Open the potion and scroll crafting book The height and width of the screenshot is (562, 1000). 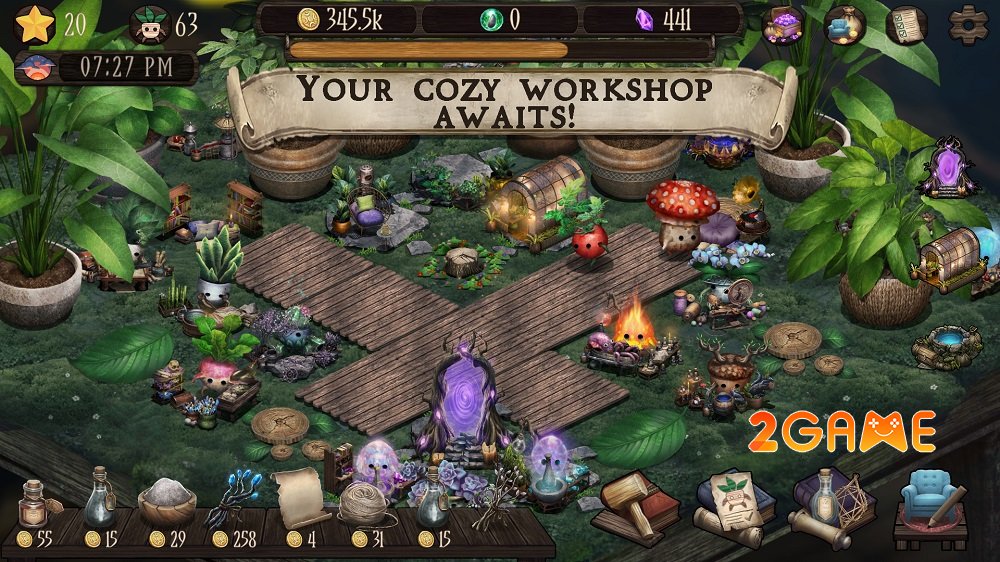pyautogui.click(x=834, y=505)
